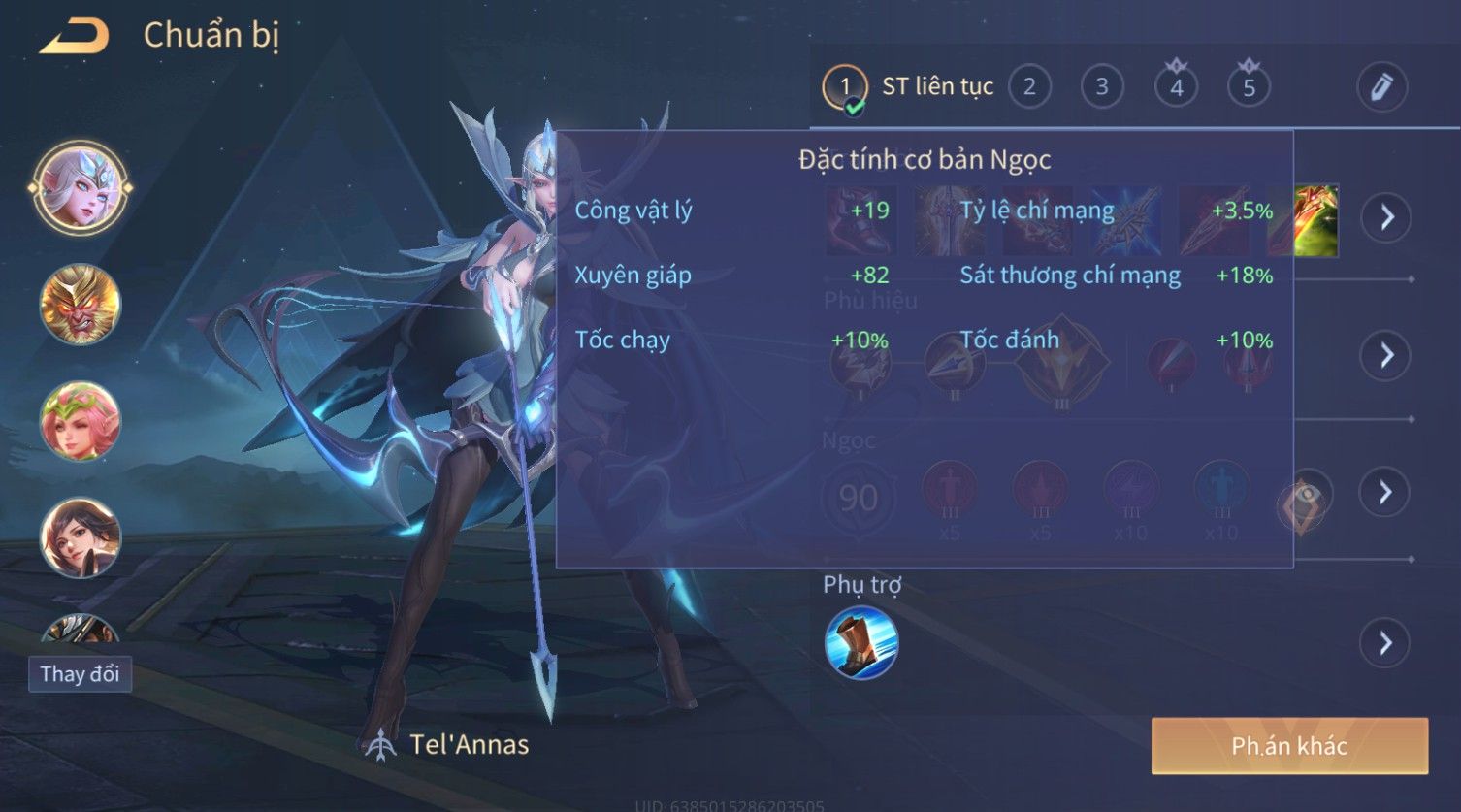1461x812 pixels.
Task: Click the Ph.án khác button
Action: pyautogui.click(x=1289, y=745)
